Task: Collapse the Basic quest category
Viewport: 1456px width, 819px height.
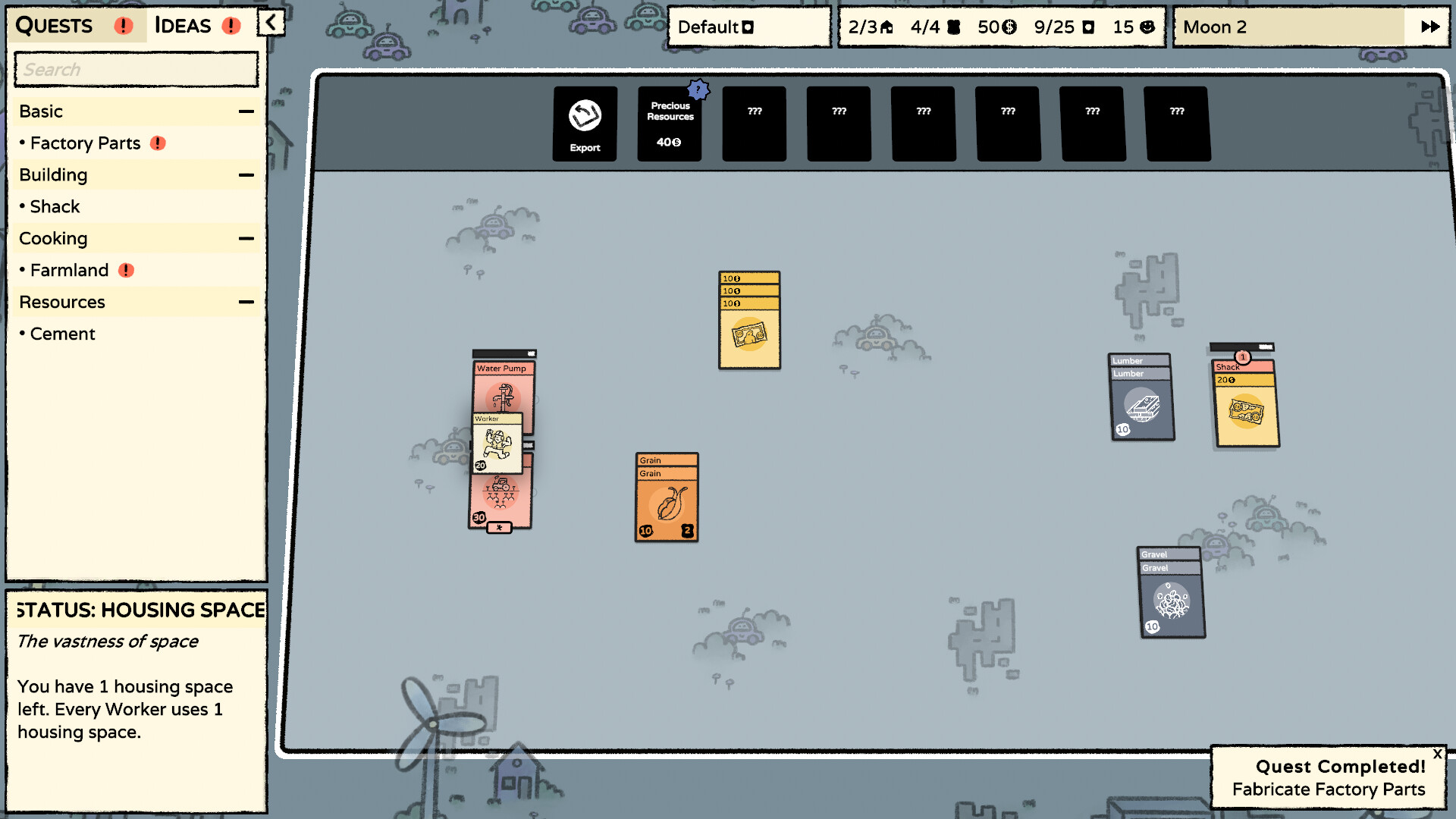Action: 244,111
